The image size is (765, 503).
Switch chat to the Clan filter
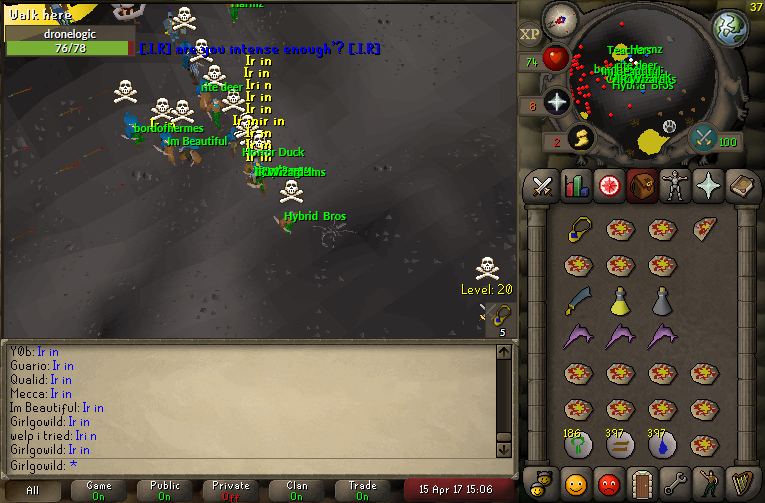[x=297, y=490]
